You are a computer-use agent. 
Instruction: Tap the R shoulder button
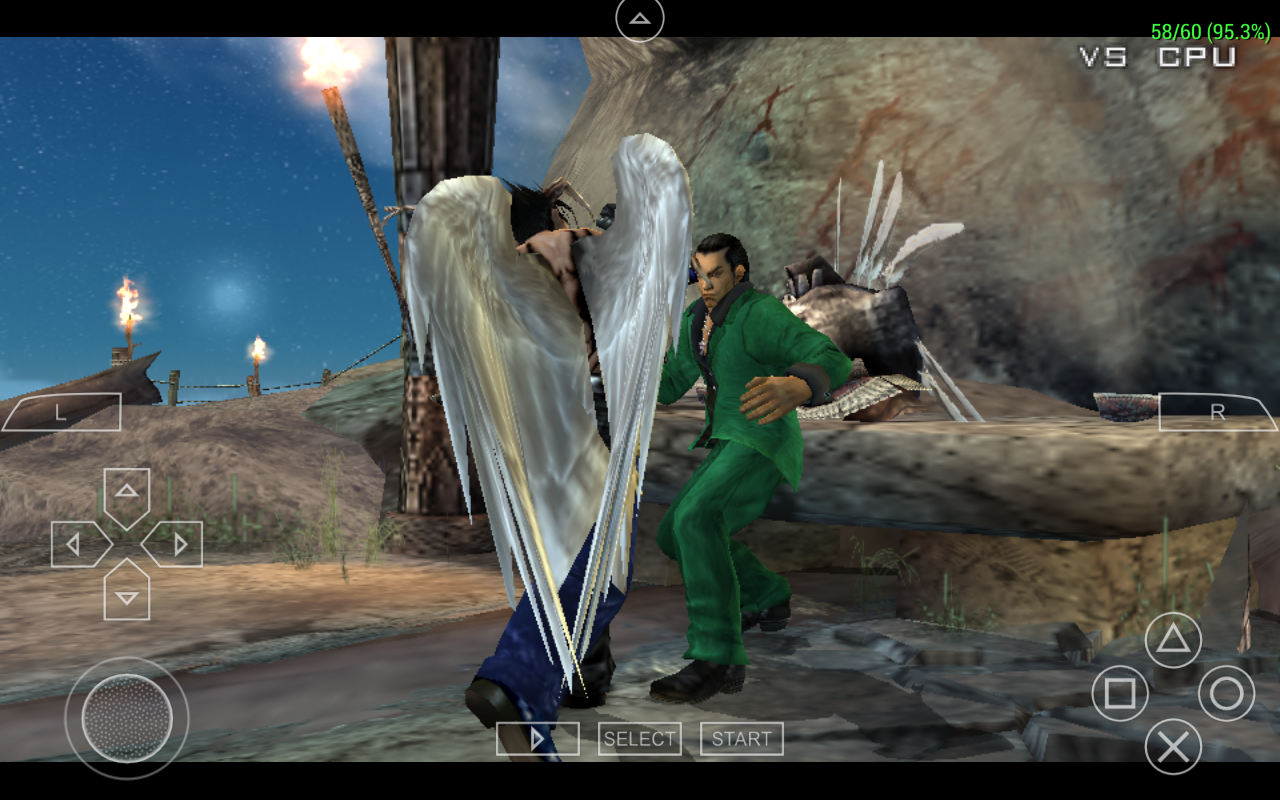click(x=1217, y=412)
